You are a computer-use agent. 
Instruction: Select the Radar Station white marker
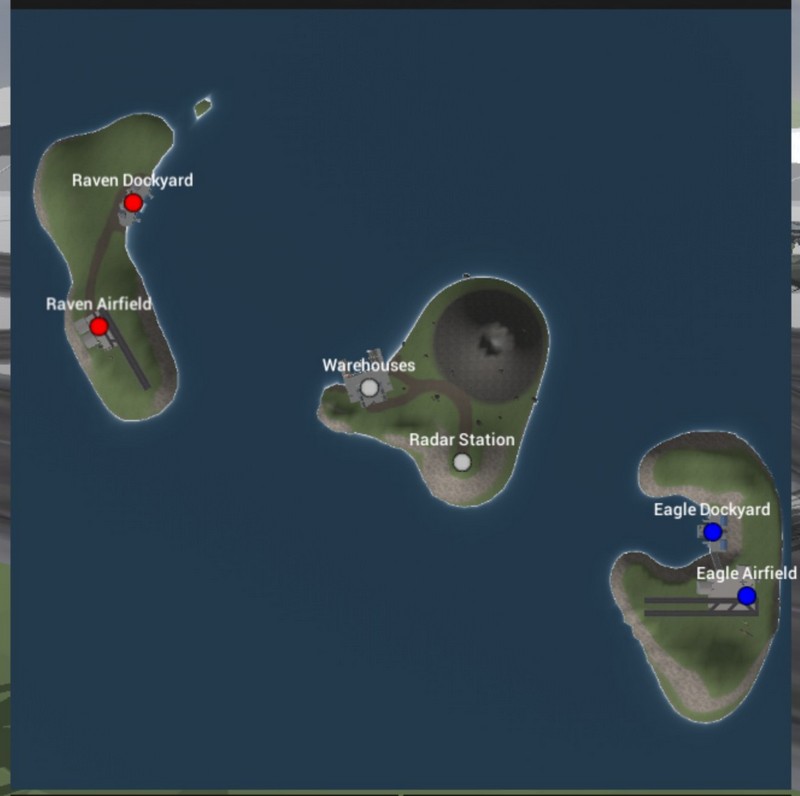[x=461, y=462]
